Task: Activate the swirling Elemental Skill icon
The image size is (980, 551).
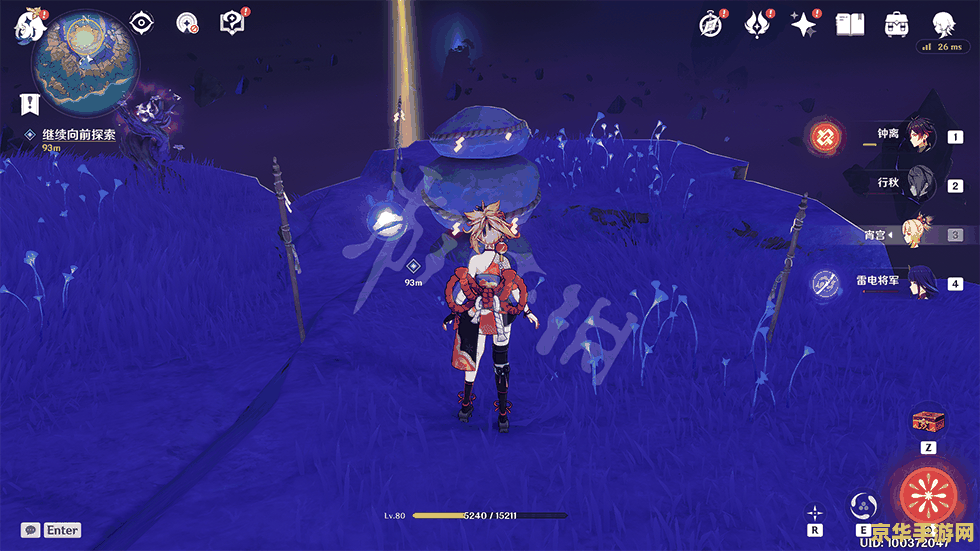Action: (863, 504)
